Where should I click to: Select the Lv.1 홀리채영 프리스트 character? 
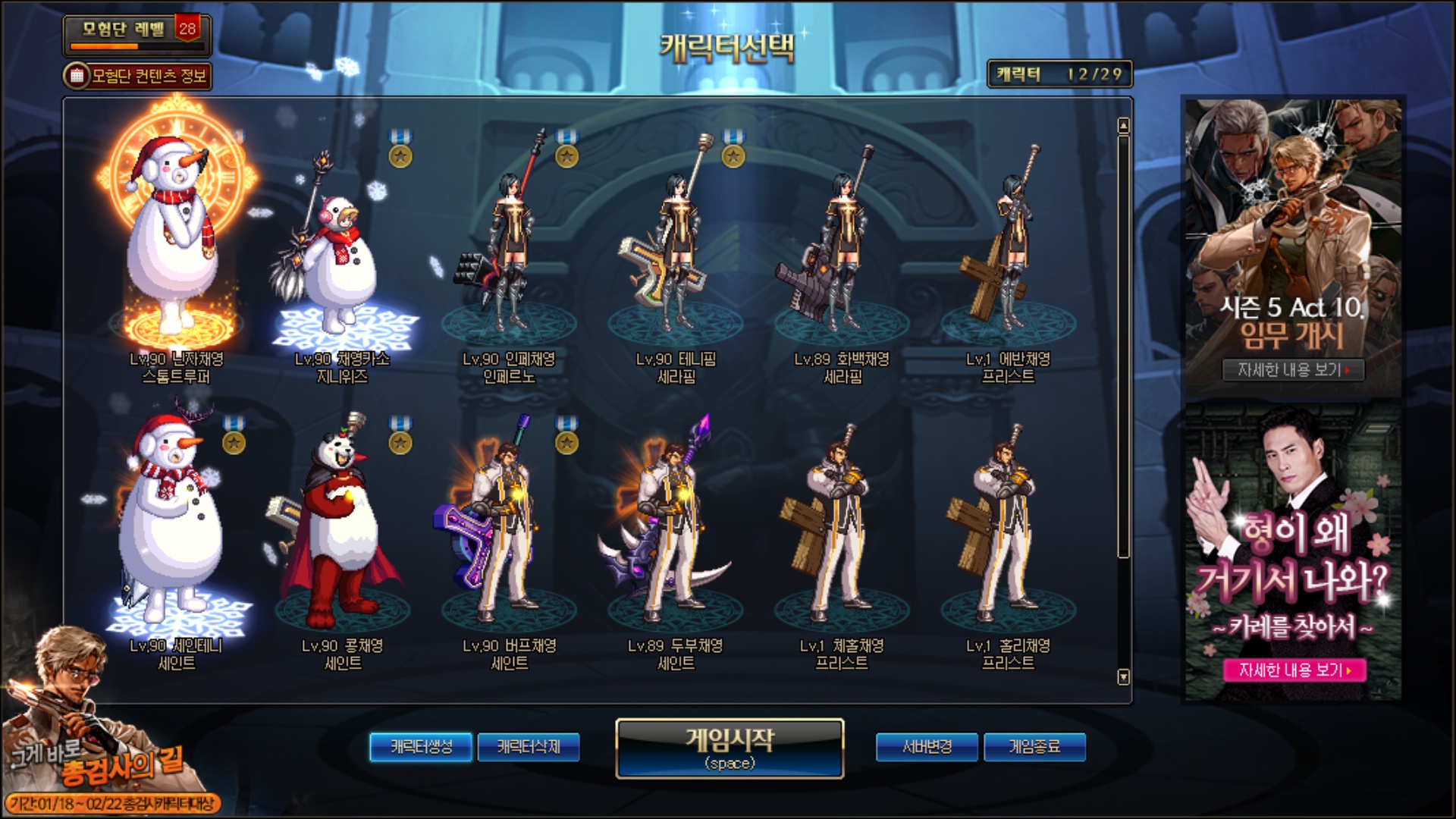[x=1008, y=531]
